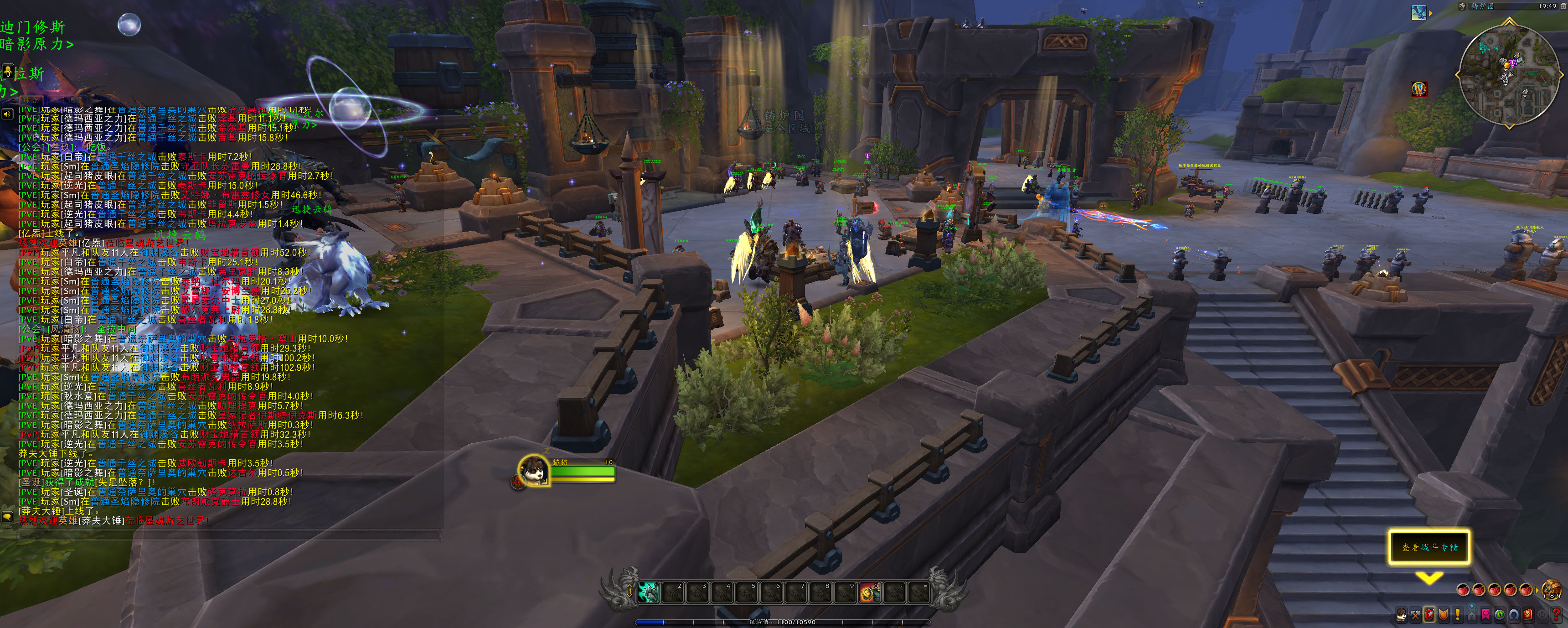Open the panda character info button

[x=1401, y=615]
